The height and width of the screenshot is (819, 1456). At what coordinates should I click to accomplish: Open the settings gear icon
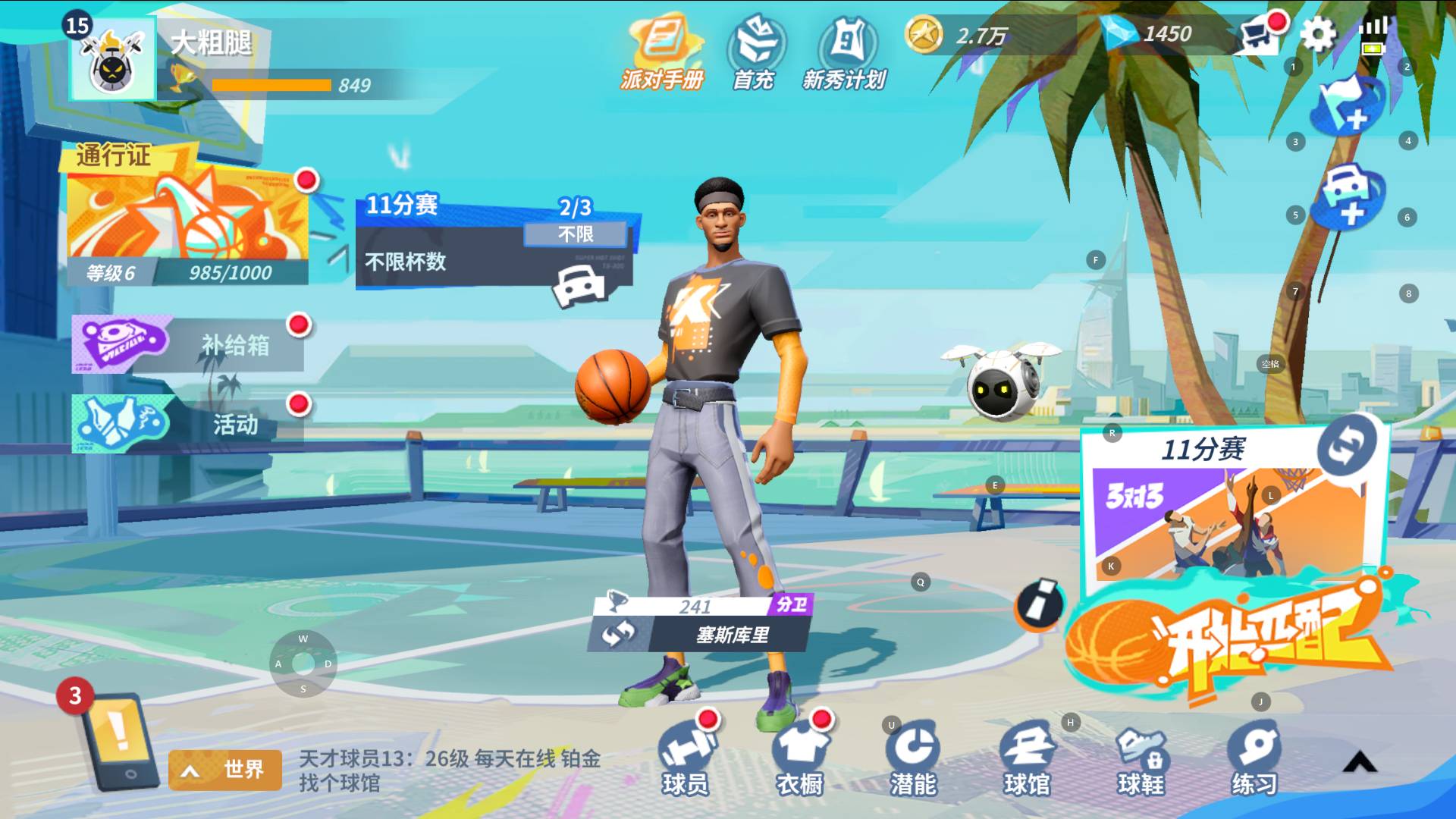[x=1318, y=34]
